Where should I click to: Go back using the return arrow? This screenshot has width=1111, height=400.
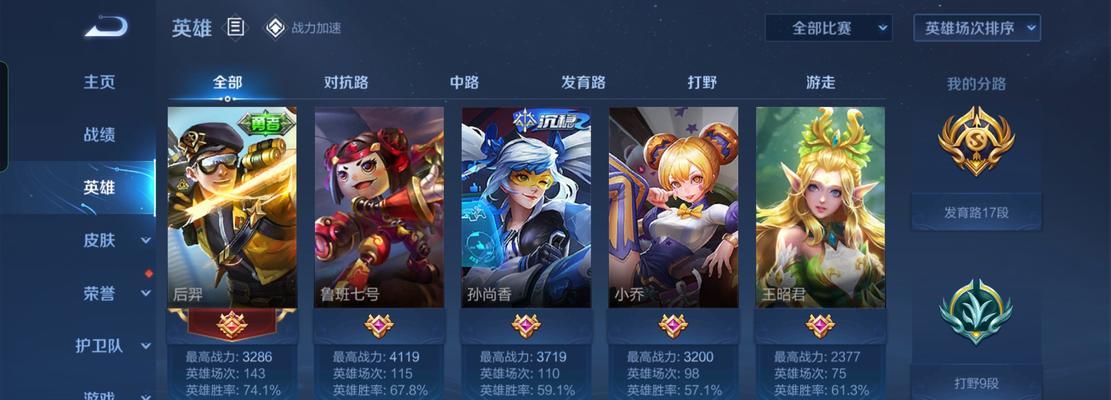105,27
